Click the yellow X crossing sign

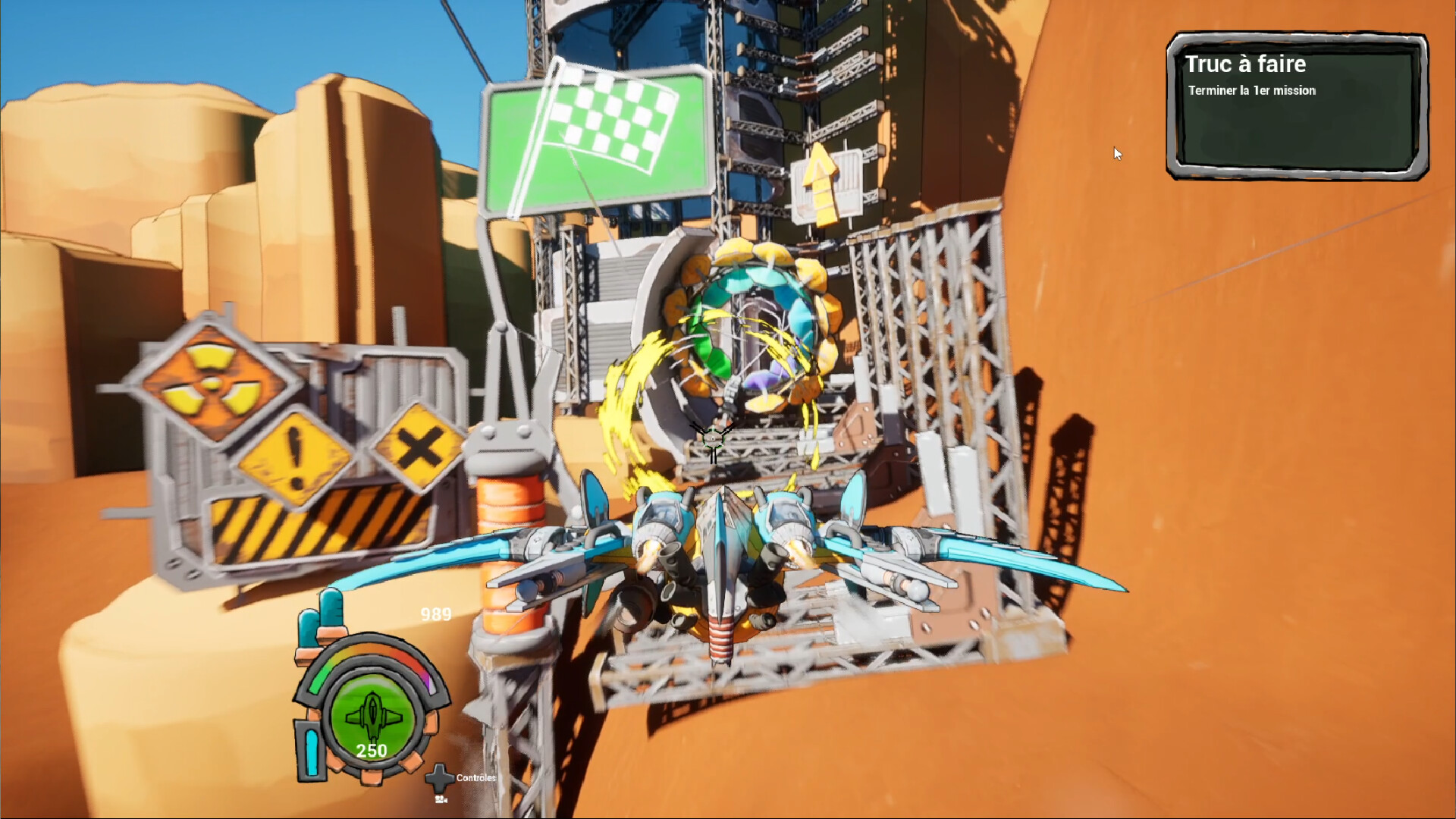pos(416,447)
